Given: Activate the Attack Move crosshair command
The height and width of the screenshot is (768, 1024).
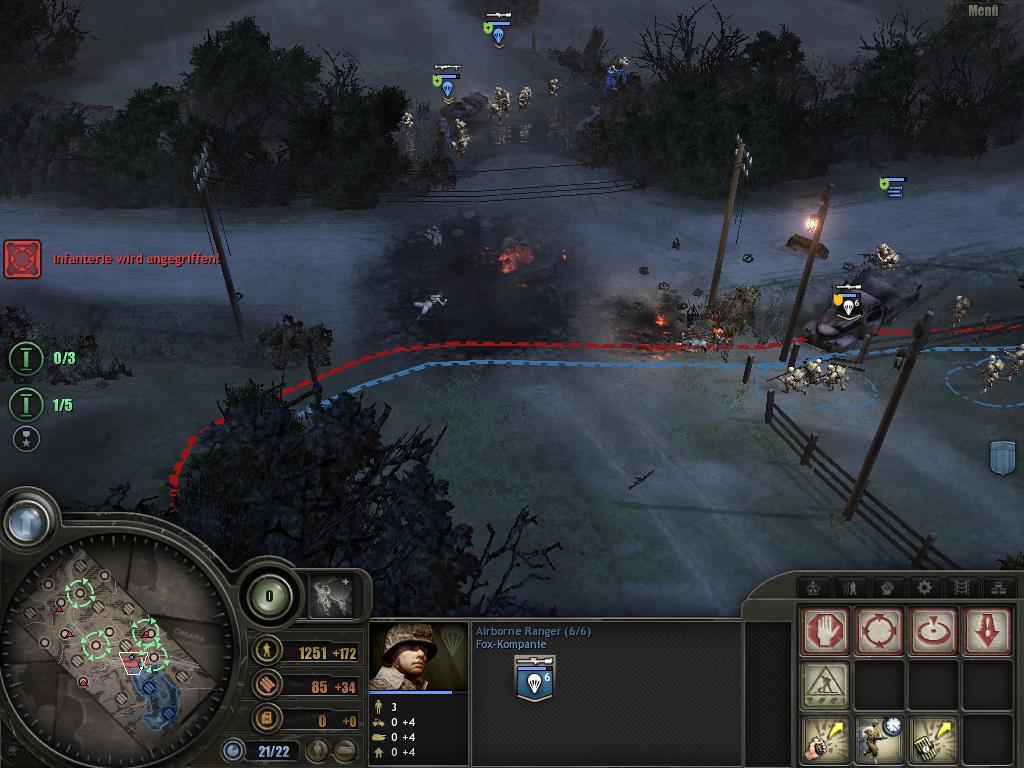Looking at the screenshot, I should (879, 631).
